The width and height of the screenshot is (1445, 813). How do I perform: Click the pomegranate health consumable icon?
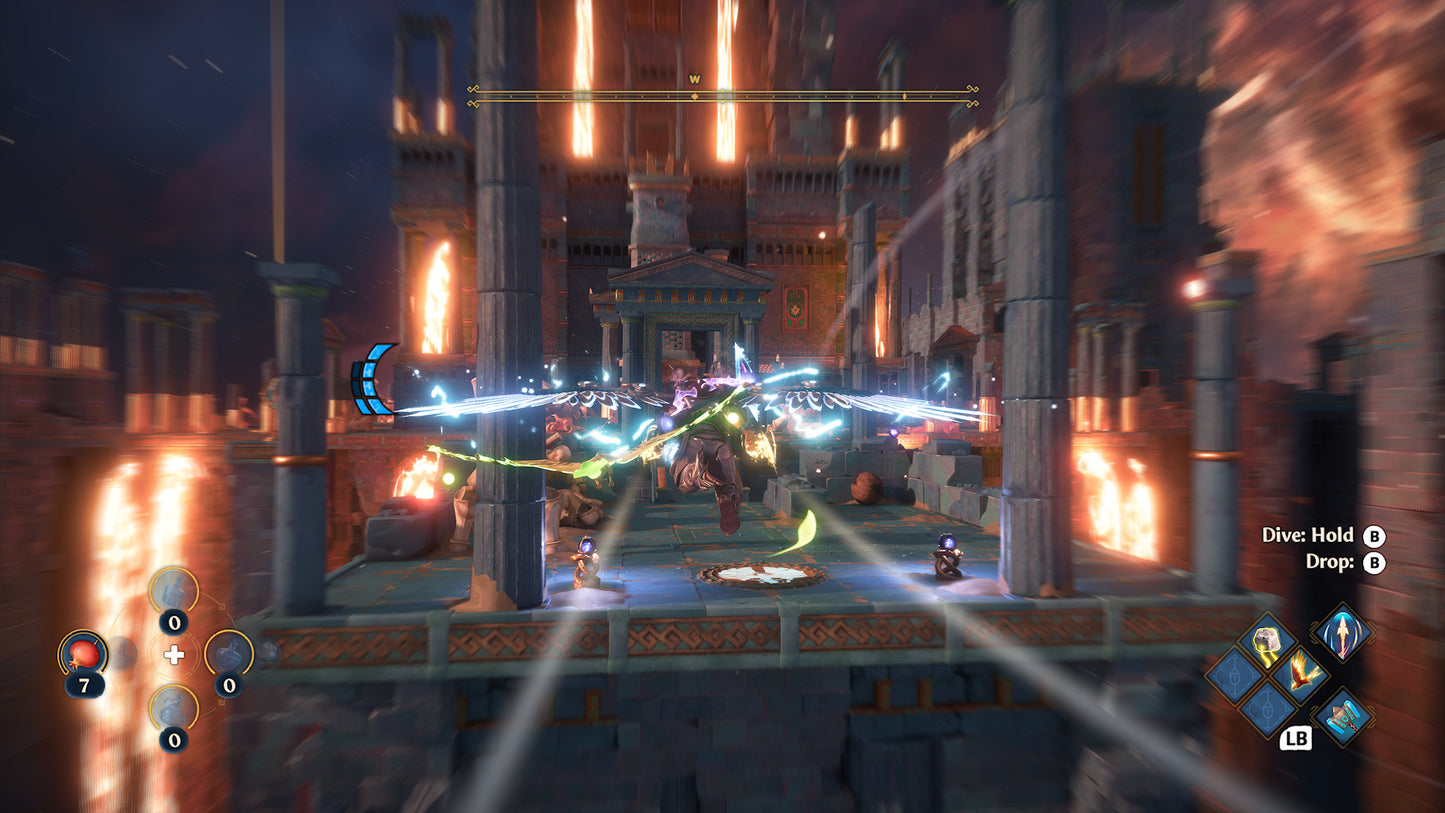tap(82, 655)
